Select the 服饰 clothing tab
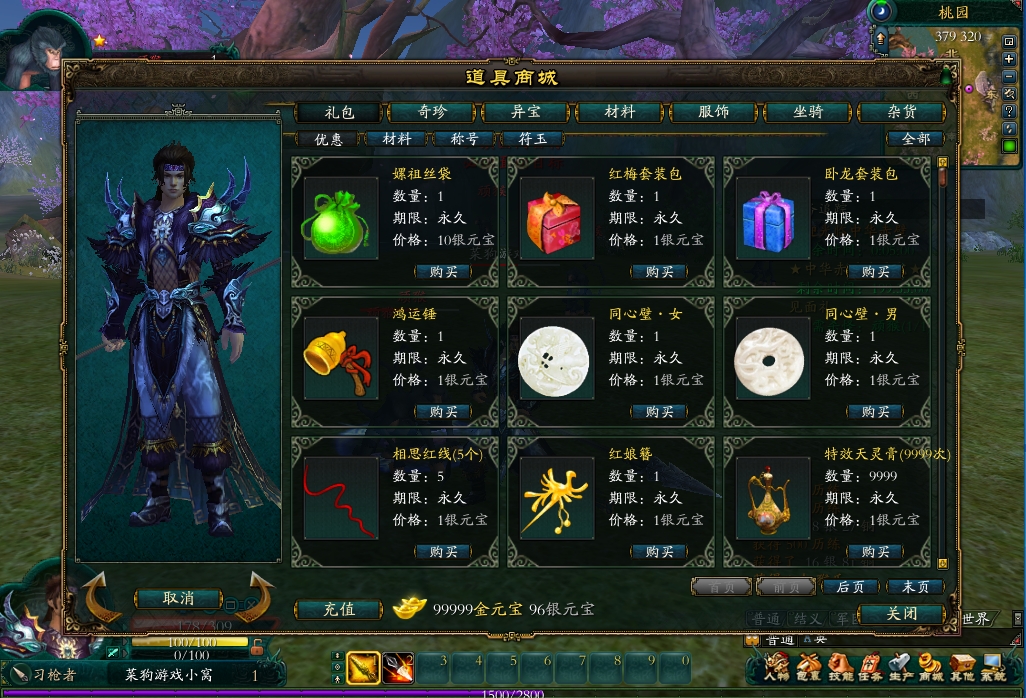 tap(713, 112)
